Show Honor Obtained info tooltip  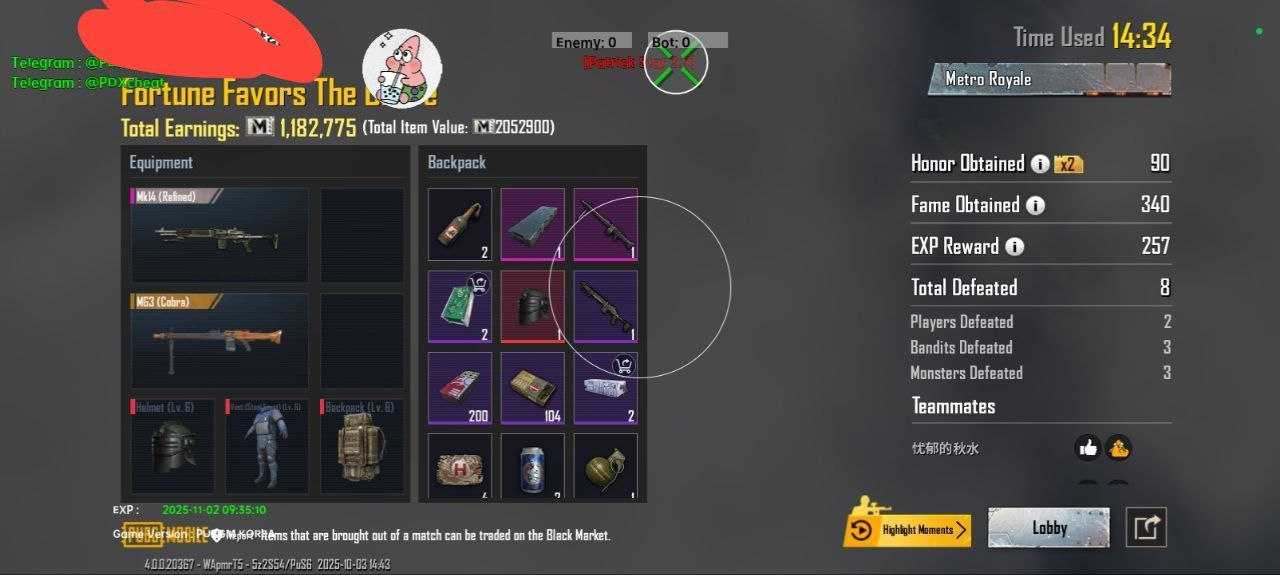coord(1040,164)
